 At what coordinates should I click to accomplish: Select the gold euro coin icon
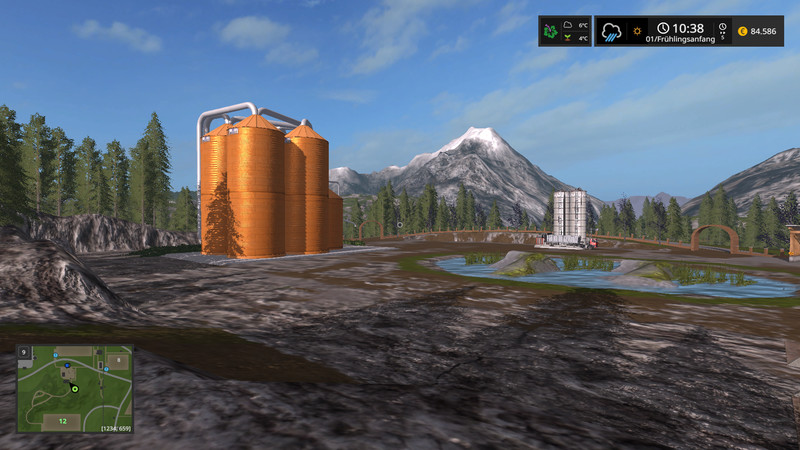point(741,32)
